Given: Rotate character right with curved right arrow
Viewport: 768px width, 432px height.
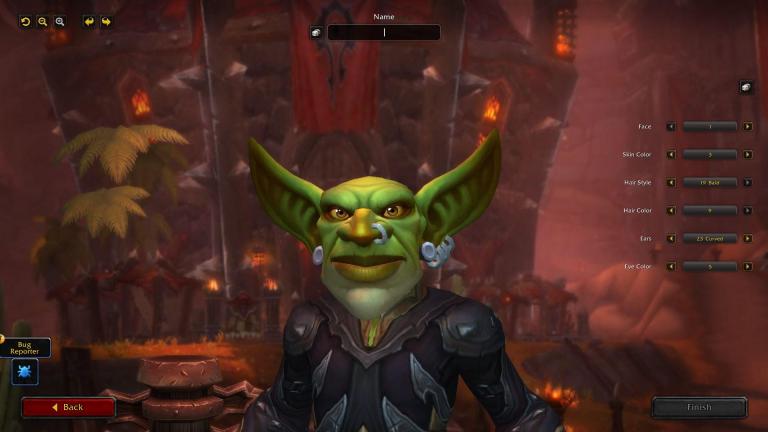Looking at the screenshot, I should coord(106,21).
